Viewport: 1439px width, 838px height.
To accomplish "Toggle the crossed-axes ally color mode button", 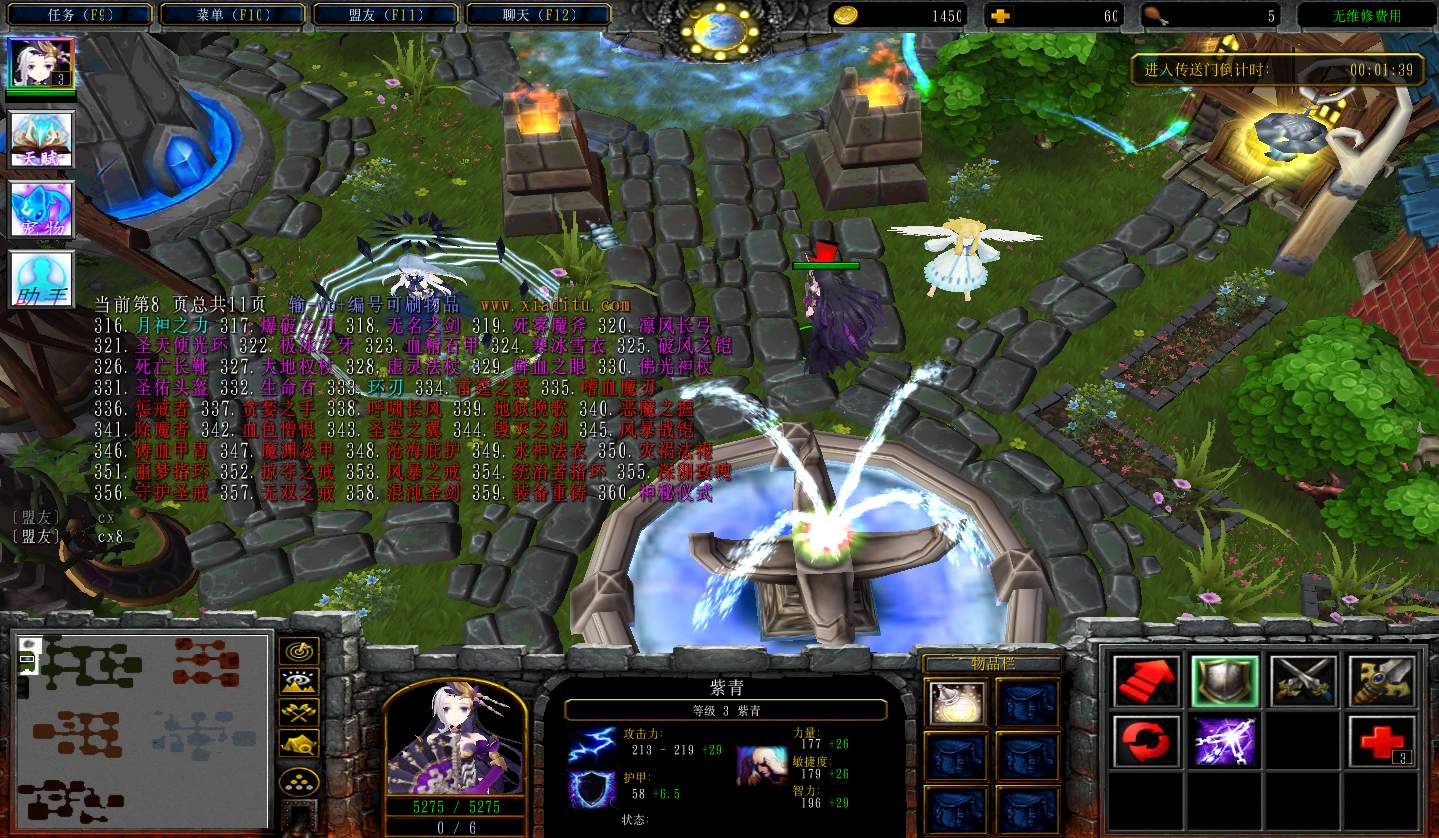I will pyautogui.click(x=299, y=712).
